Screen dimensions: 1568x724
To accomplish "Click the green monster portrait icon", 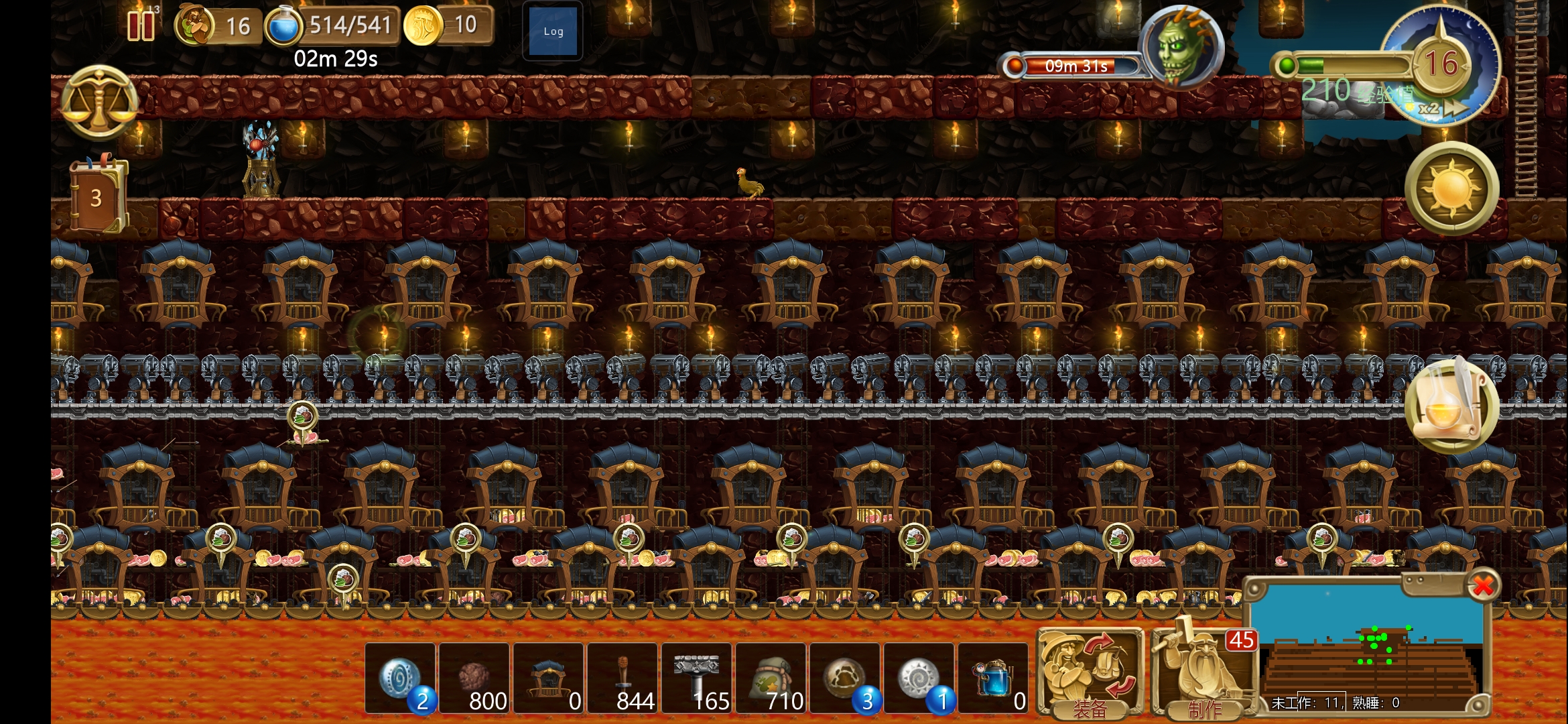I will tap(1181, 47).
